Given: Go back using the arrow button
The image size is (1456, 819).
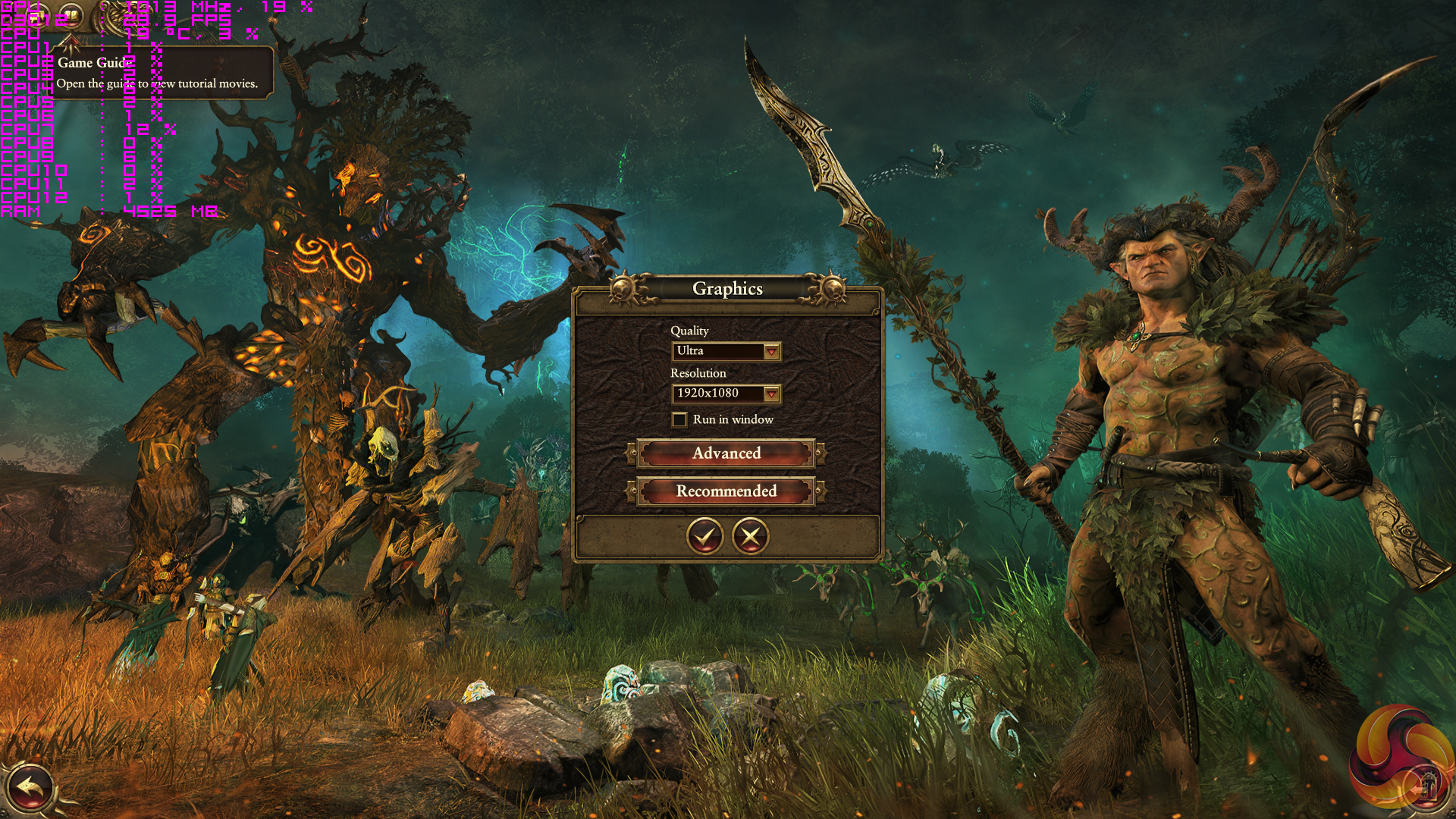Looking at the screenshot, I should tap(29, 787).
